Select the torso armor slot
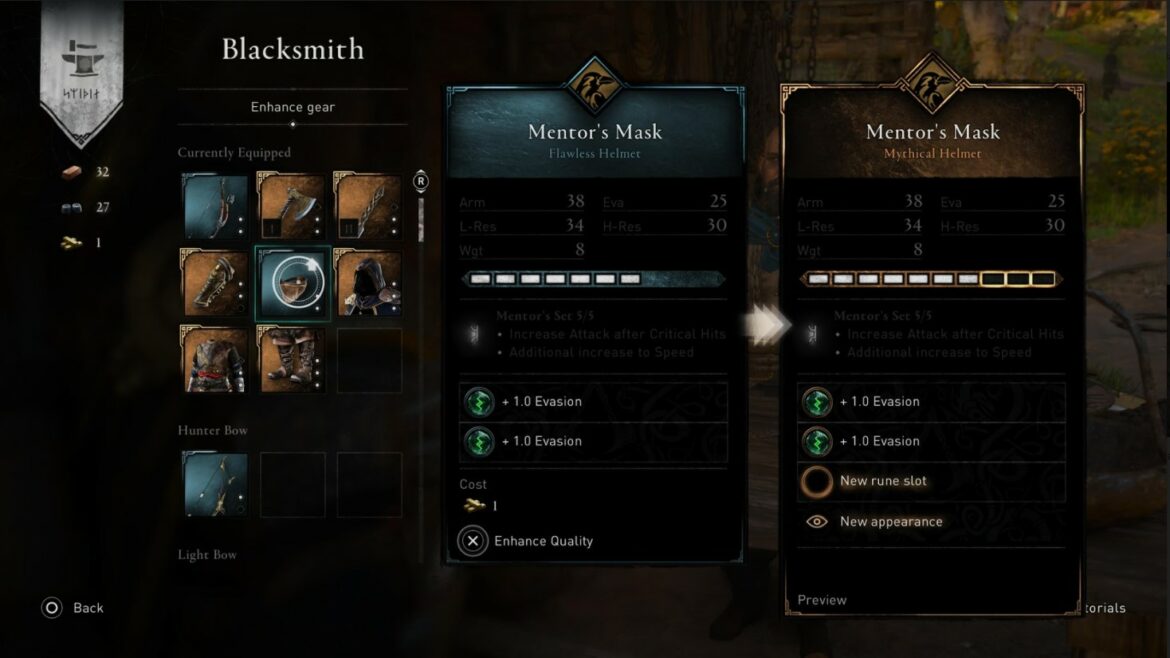 point(215,359)
